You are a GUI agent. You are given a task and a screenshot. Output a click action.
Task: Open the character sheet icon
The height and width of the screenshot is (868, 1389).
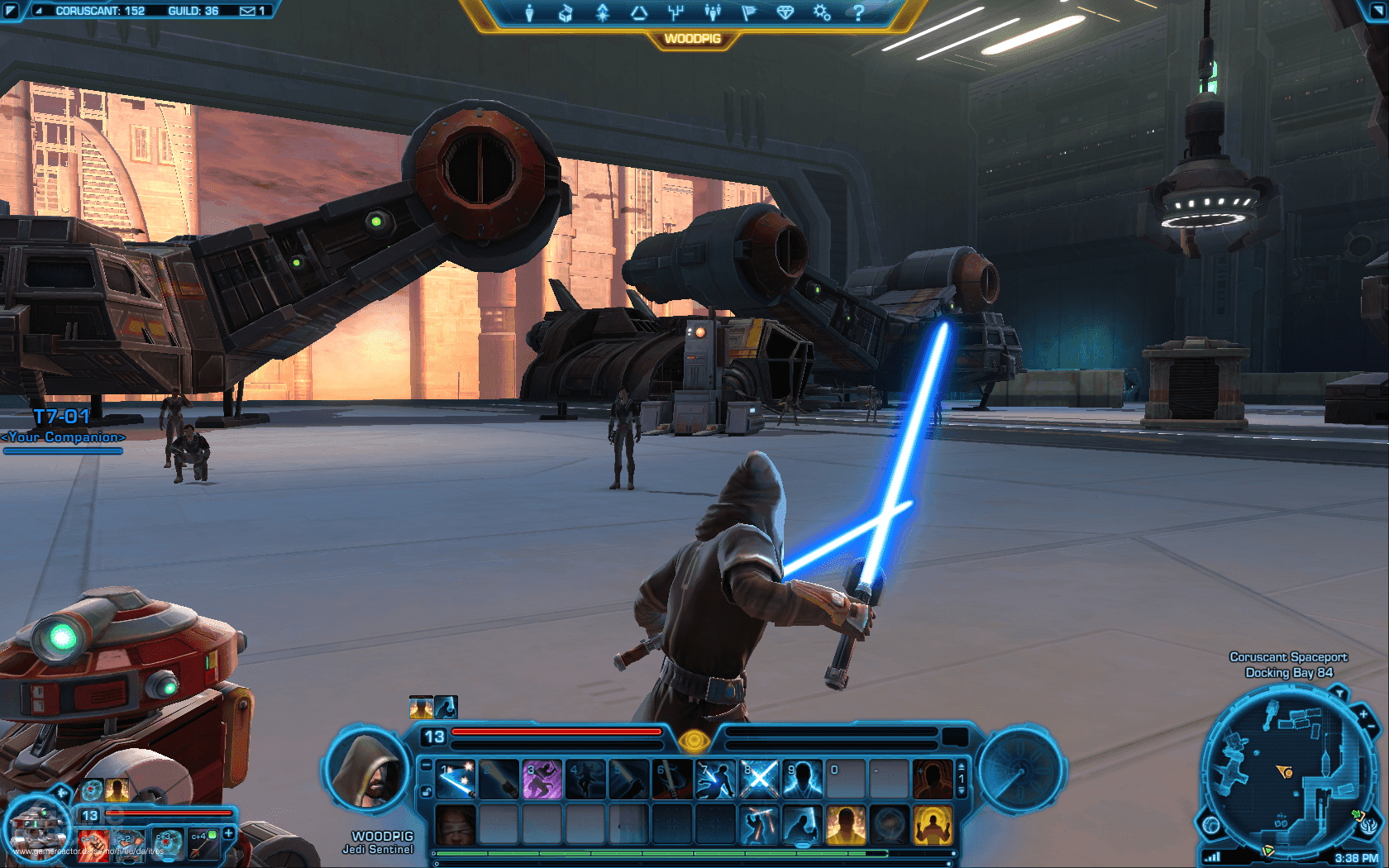529,12
